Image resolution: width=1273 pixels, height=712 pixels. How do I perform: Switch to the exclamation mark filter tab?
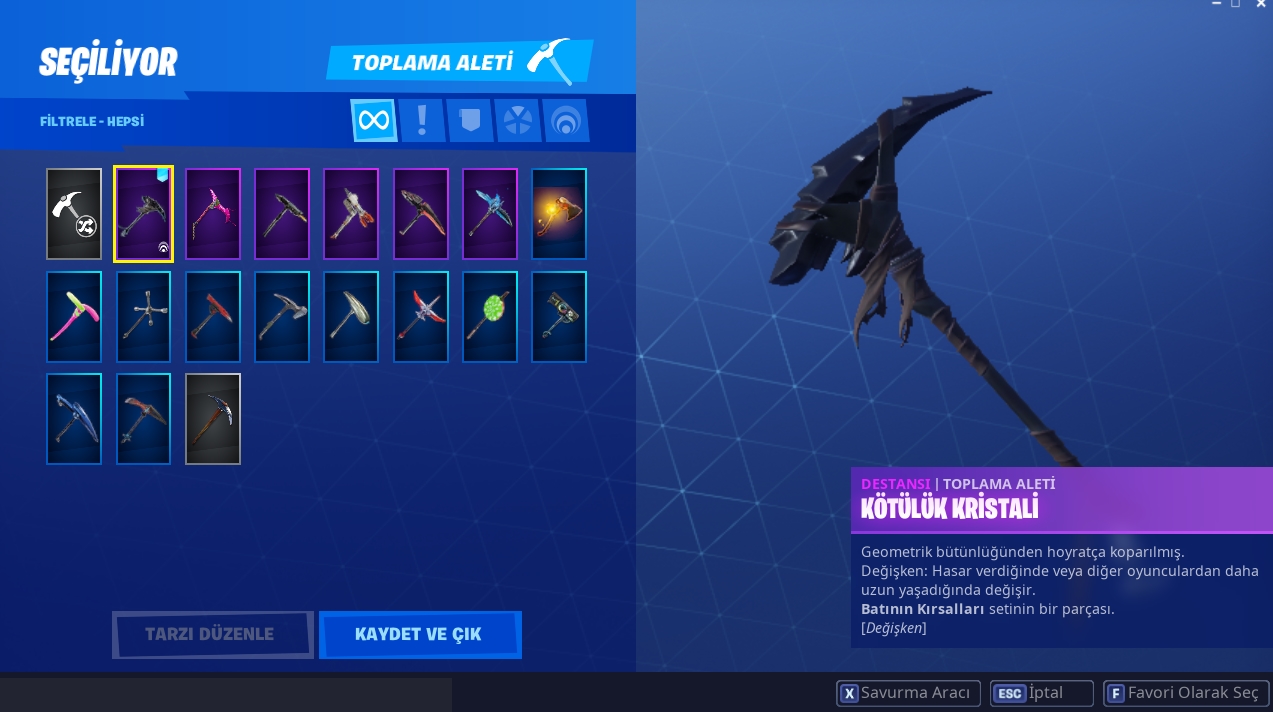coord(422,121)
